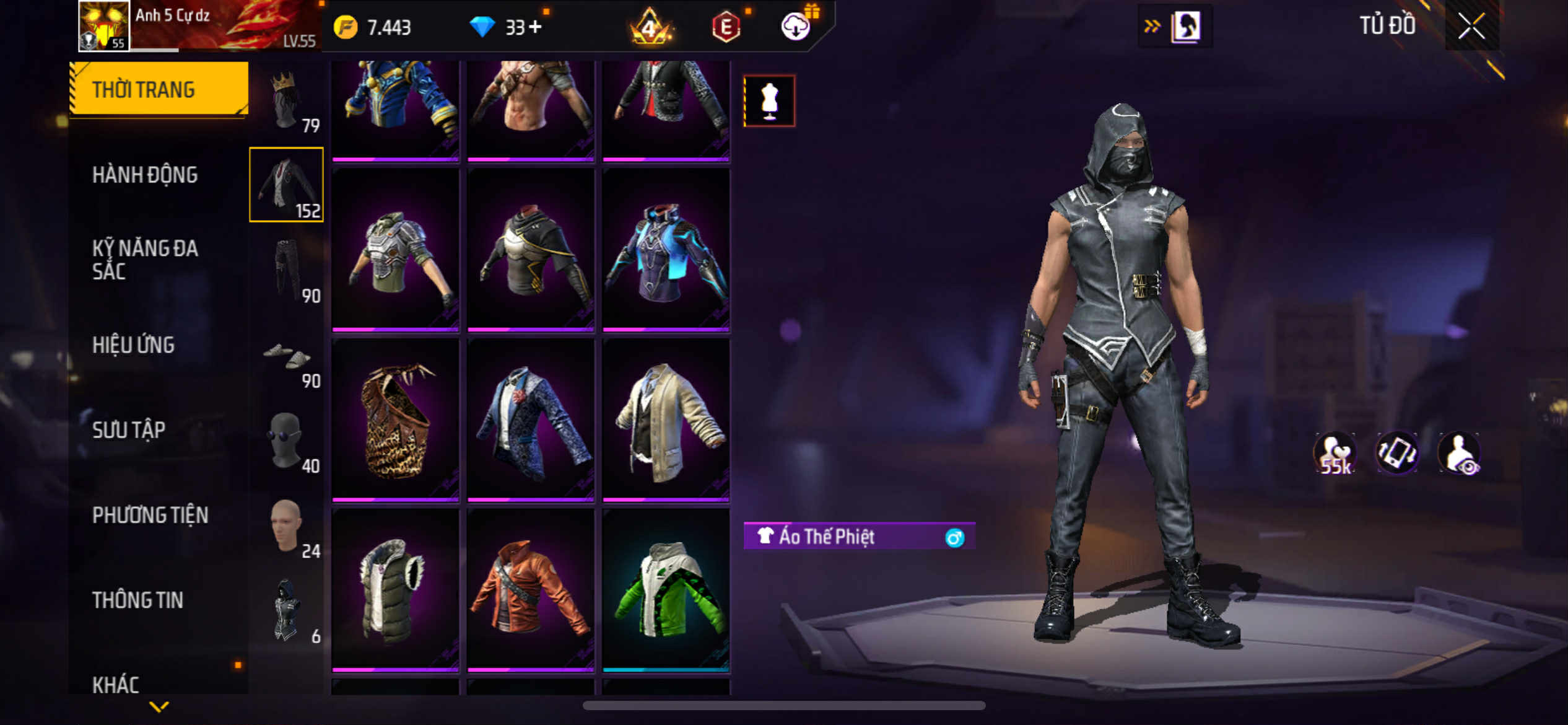Close the wardrobe with the X button
The image size is (1568, 725).
(x=1471, y=26)
